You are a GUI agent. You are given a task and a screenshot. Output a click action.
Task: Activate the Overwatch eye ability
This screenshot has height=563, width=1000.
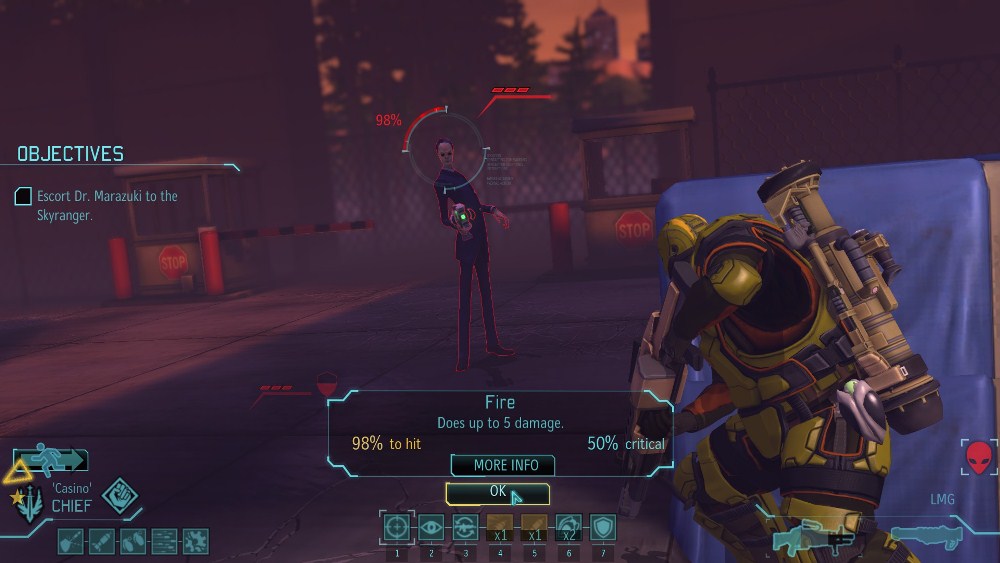[x=431, y=527]
